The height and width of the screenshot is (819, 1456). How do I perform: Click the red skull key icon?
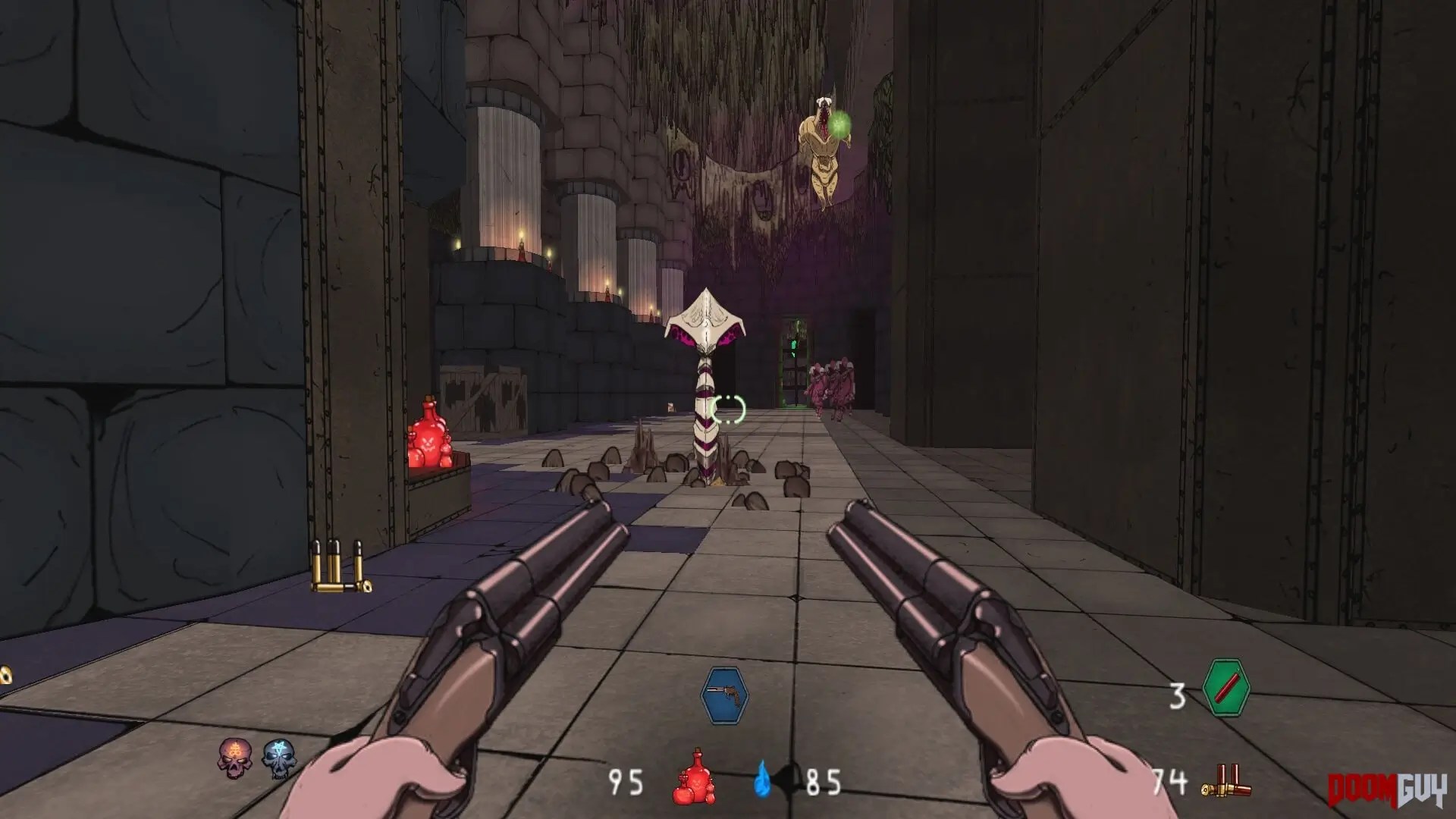click(235, 758)
